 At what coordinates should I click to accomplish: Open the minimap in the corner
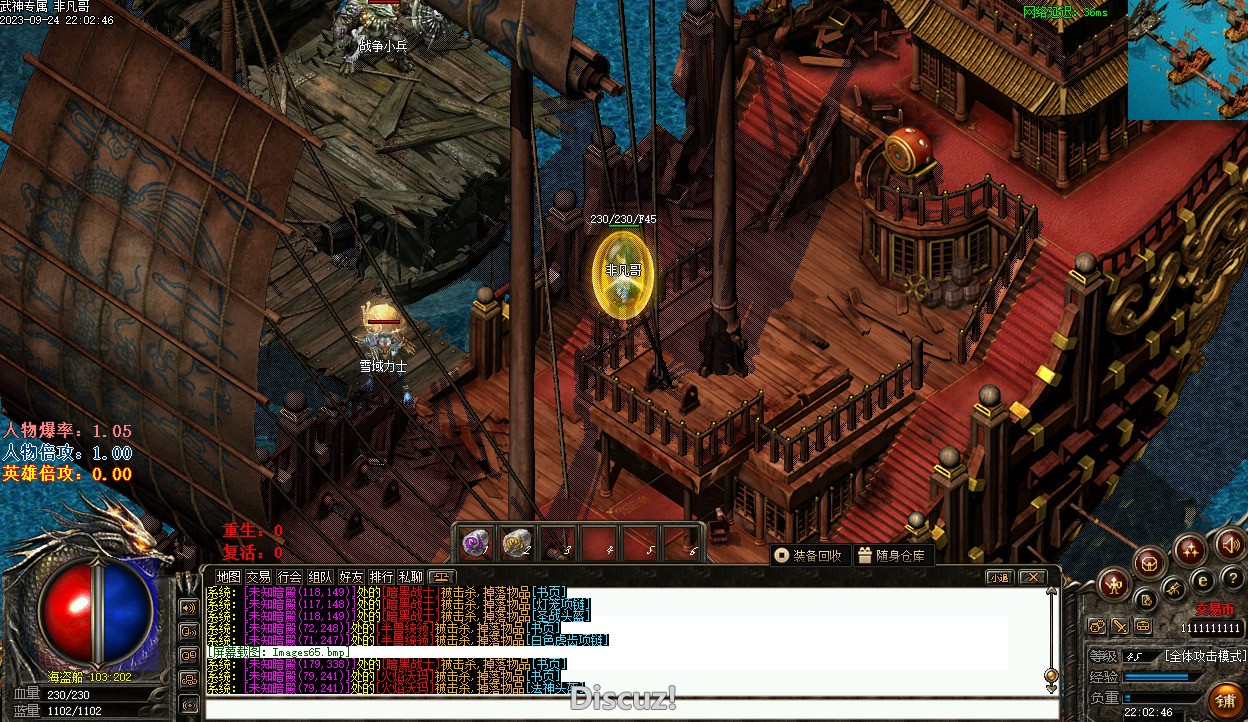pos(1188,60)
